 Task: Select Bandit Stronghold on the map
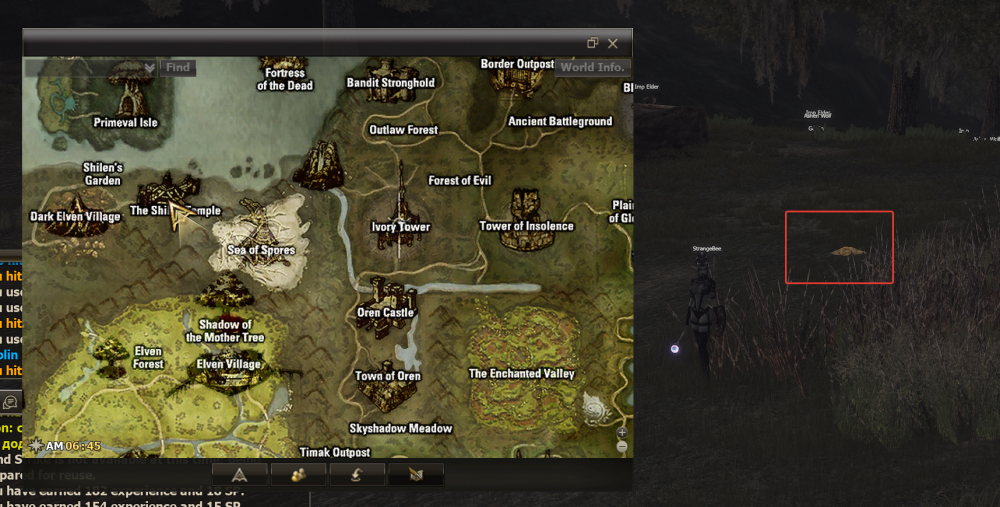(390, 83)
